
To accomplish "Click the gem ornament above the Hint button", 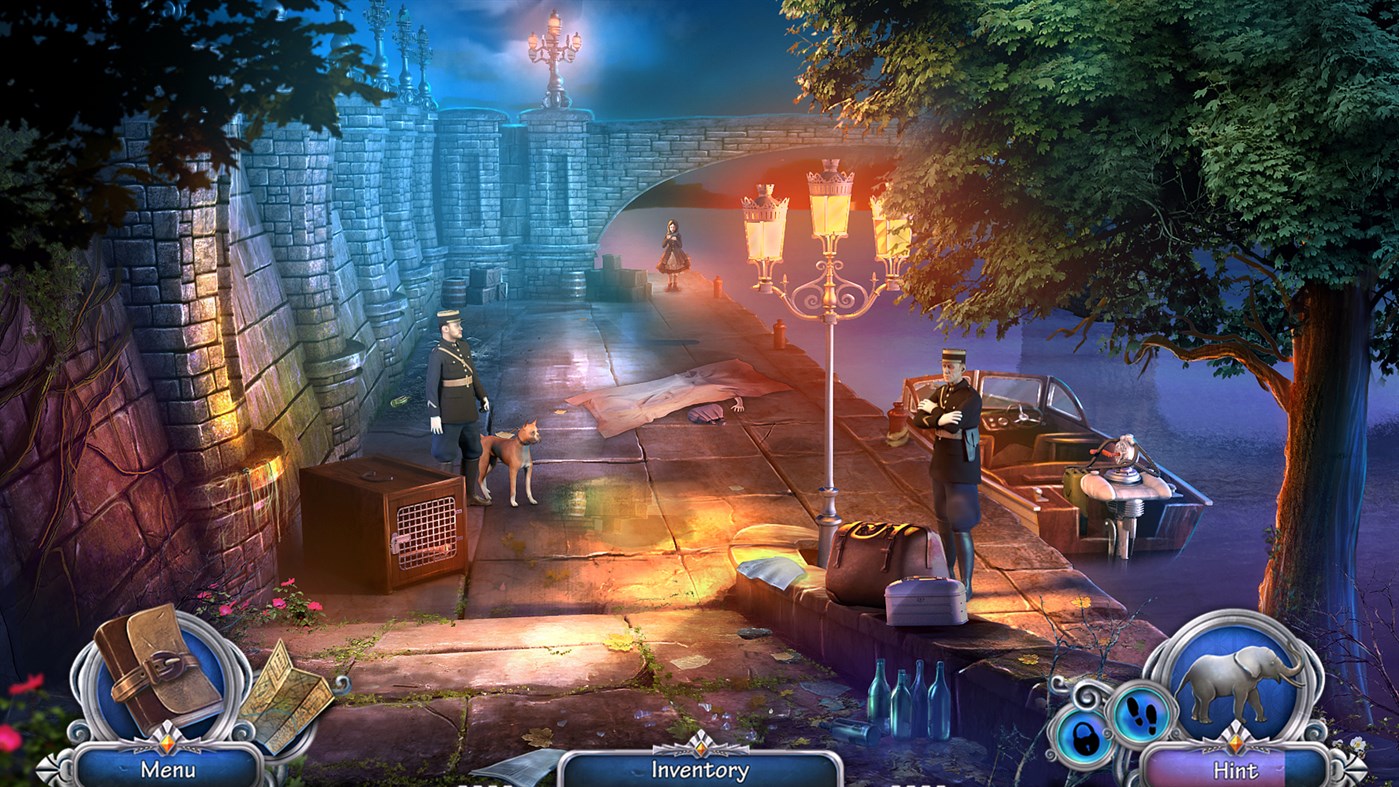I will click(1236, 743).
